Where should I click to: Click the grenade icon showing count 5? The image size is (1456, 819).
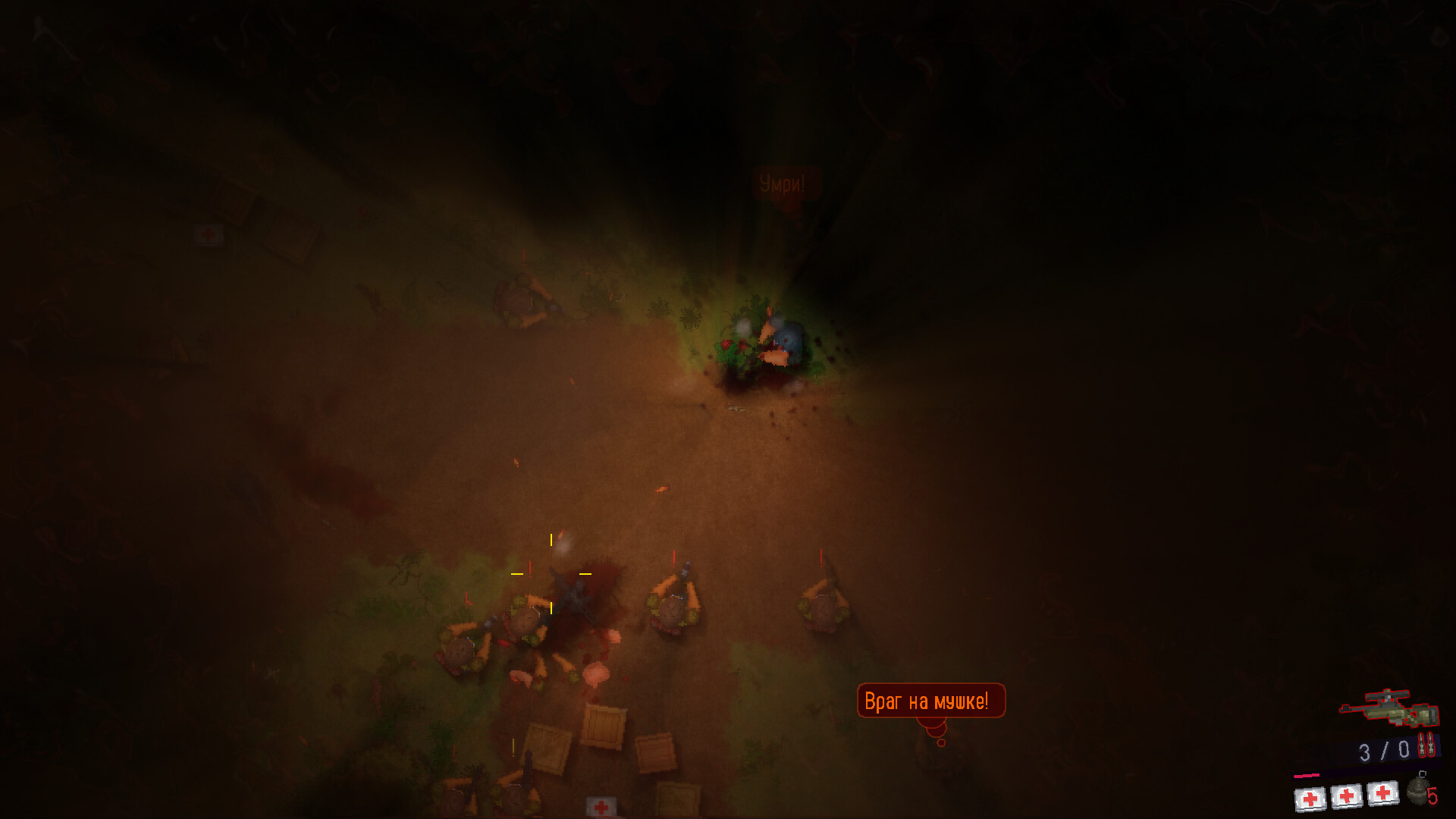(x=1417, y=791)
